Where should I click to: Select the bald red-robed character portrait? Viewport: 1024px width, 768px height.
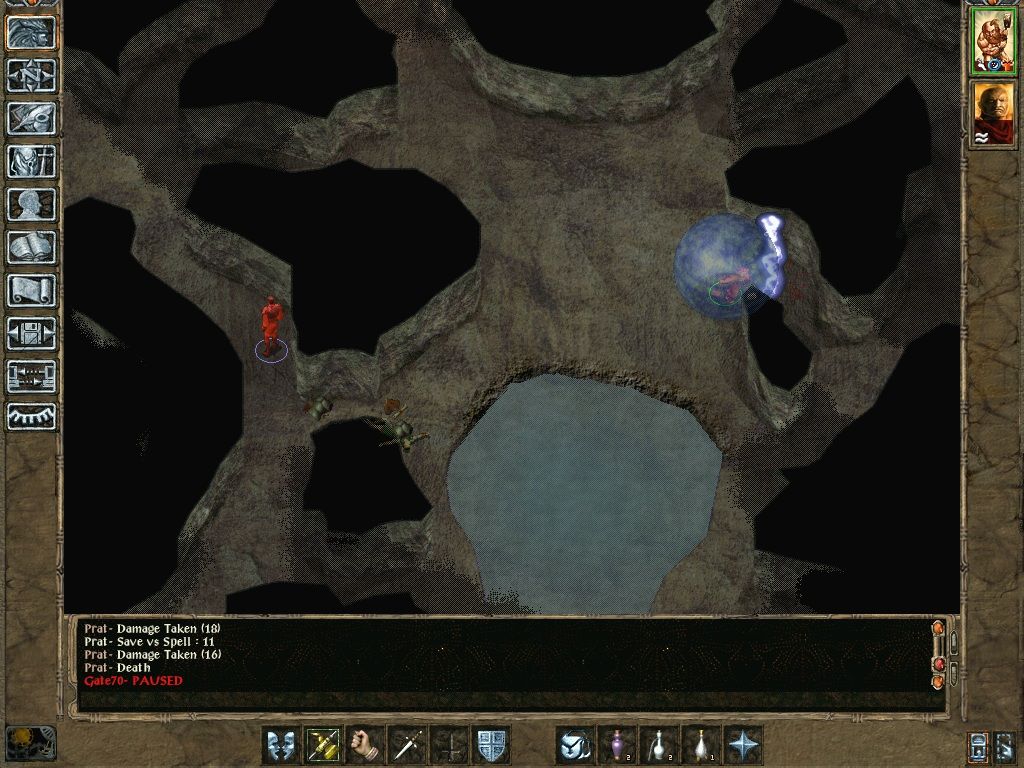(993, 113)
